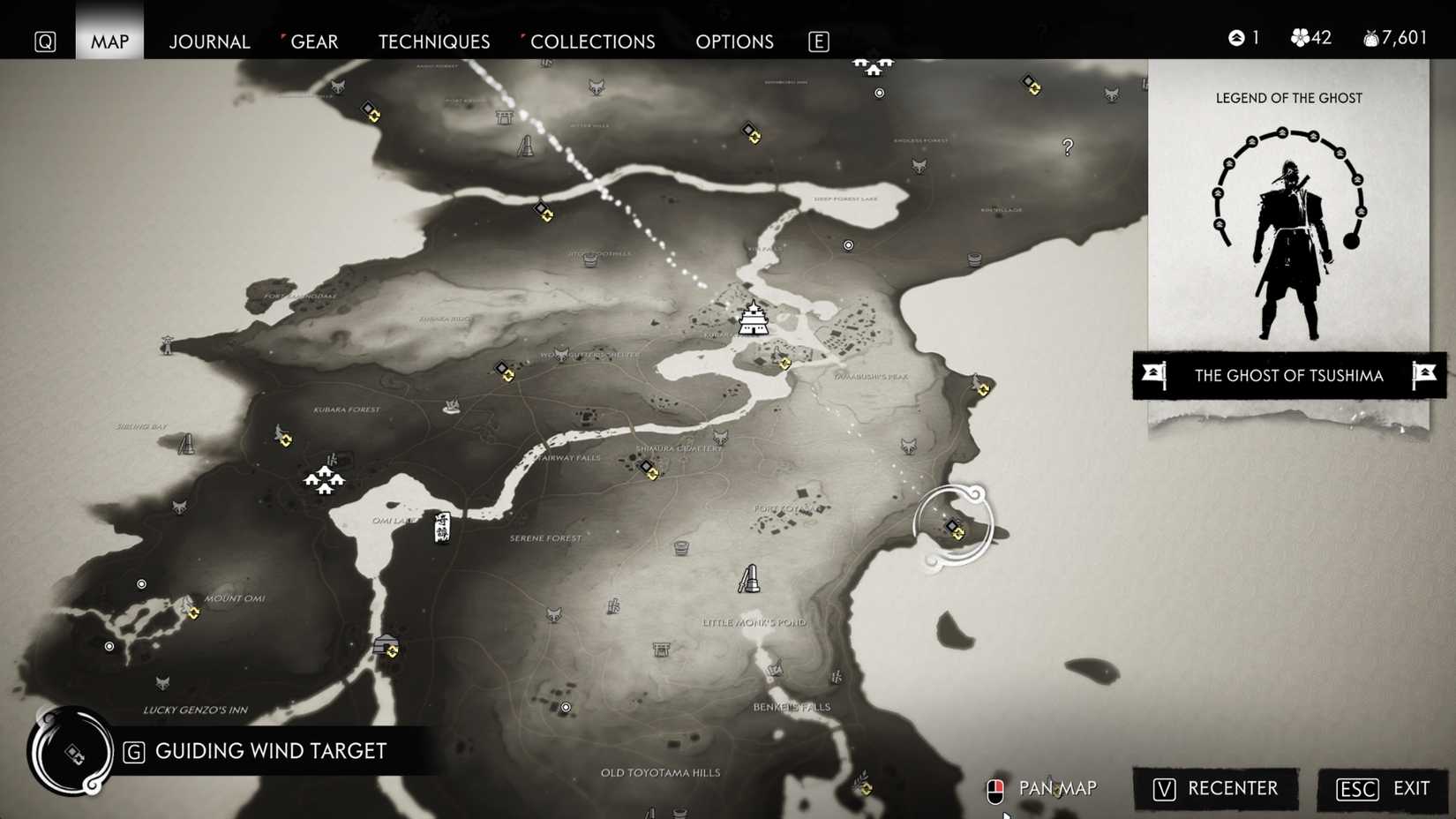
Task: Open the COLLECTIONS tab
Action: pyautogui.click(x=593, y=41)
